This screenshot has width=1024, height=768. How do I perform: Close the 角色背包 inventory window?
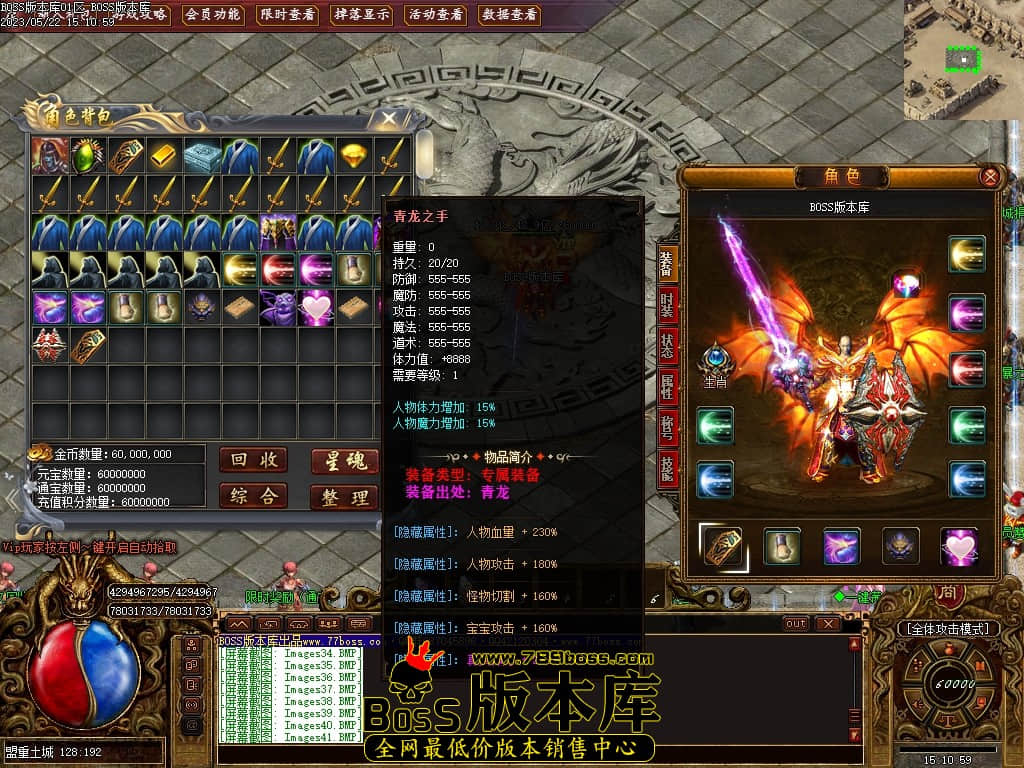click(x=387, y=118)
